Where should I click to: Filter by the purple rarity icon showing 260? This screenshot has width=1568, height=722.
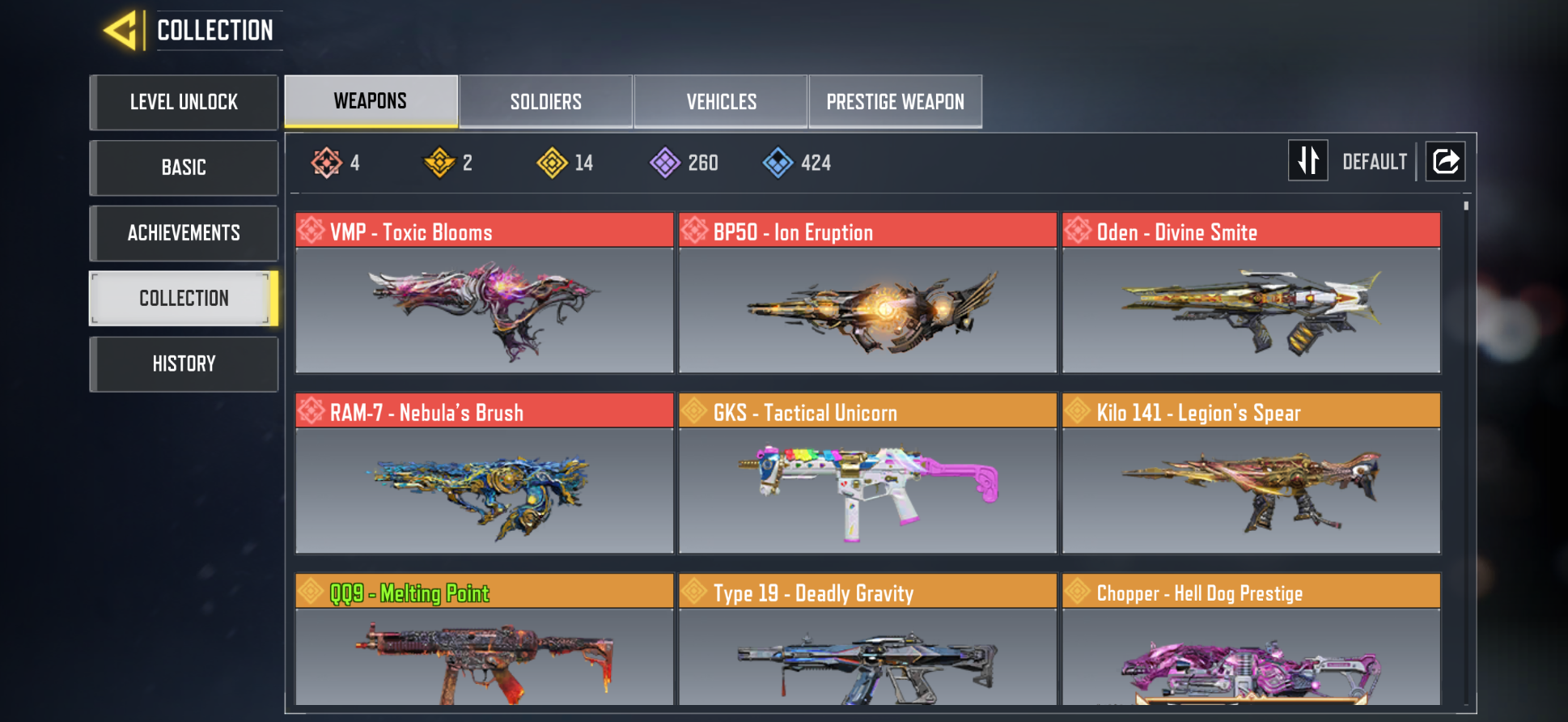667,162
